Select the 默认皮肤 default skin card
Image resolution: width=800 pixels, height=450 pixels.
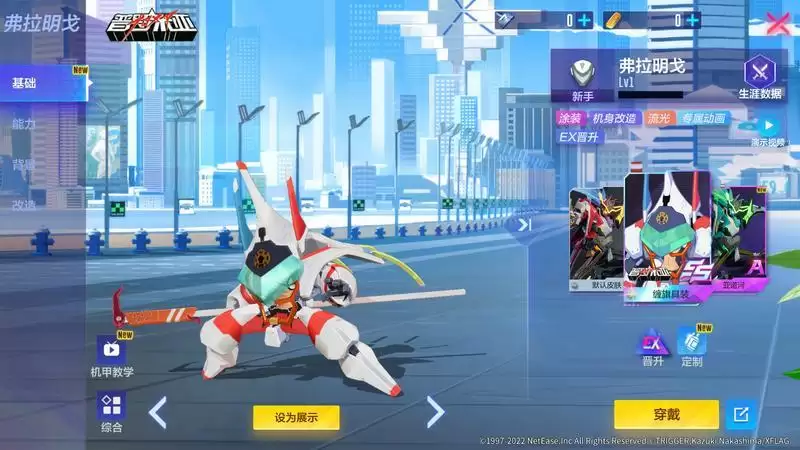(595, 238)
